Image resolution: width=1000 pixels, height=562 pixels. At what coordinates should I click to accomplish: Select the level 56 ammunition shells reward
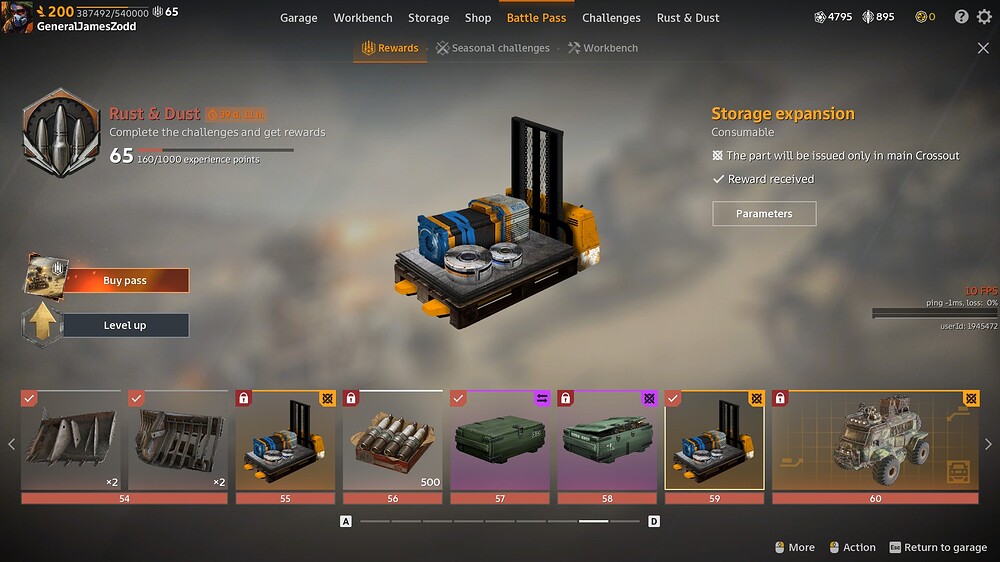392,440
